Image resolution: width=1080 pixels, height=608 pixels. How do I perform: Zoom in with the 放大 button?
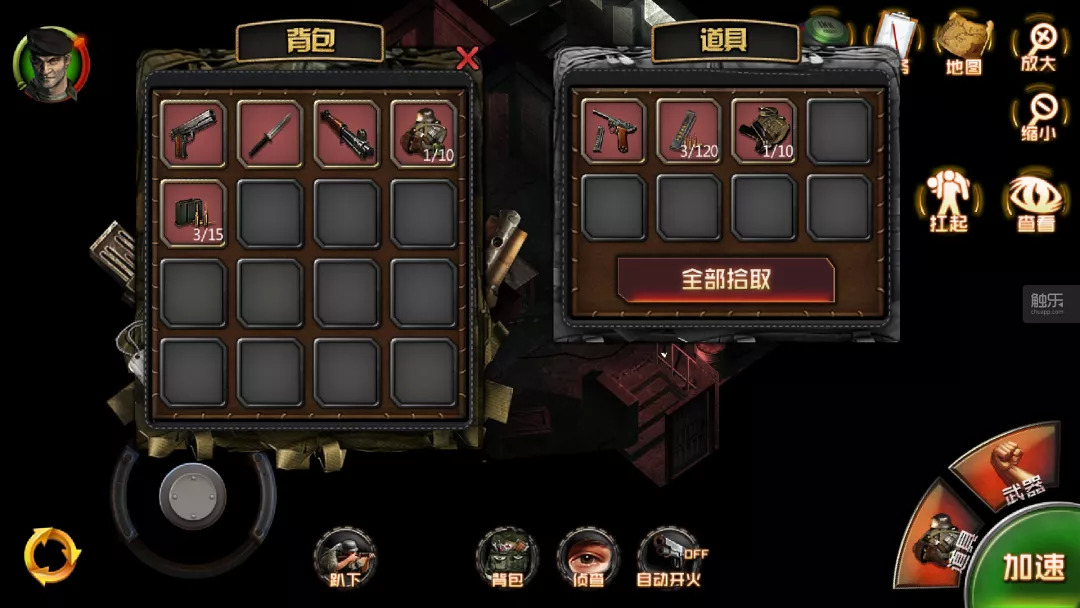[1039, 45]
